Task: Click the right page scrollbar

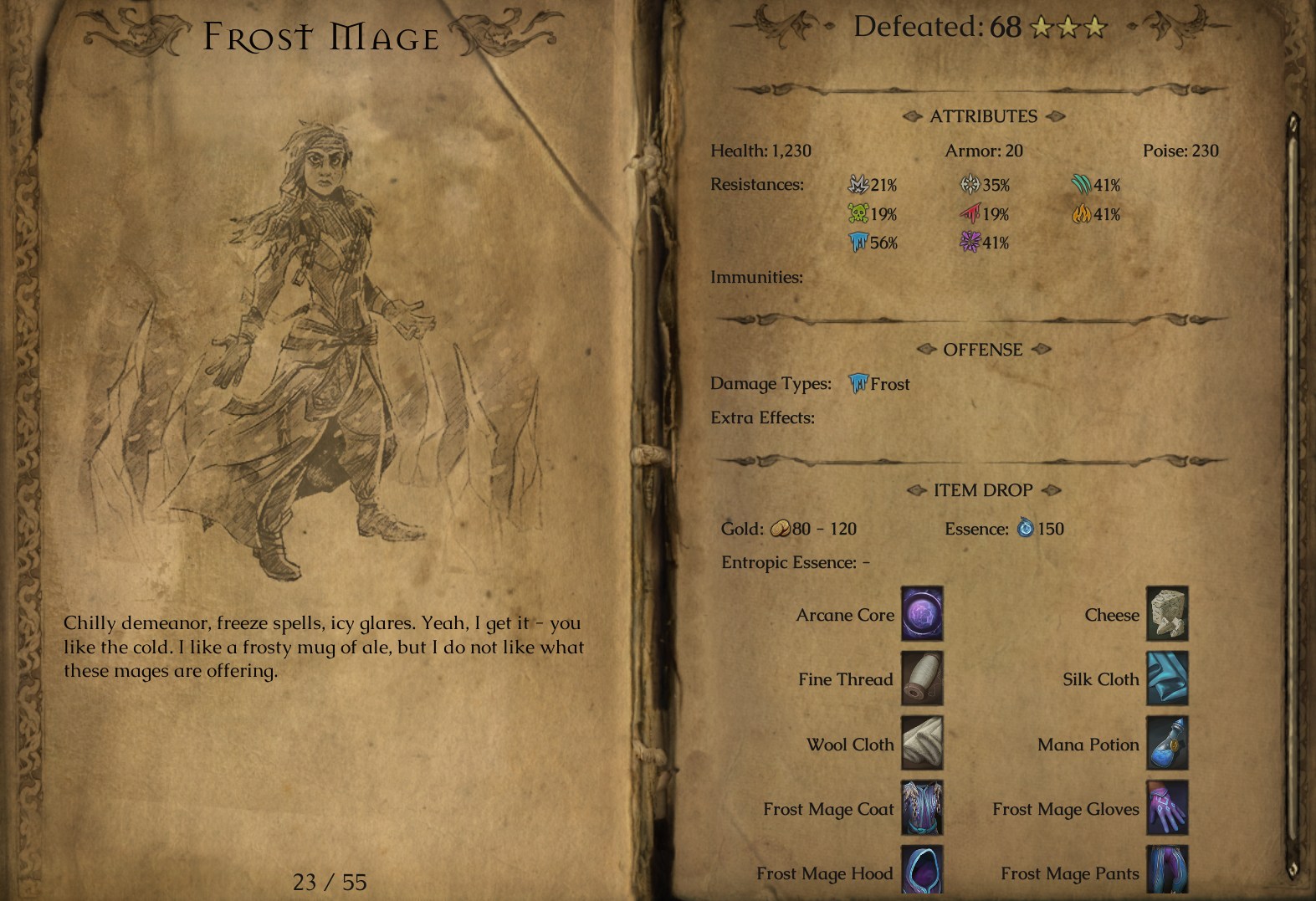Action: (1293, 494)
